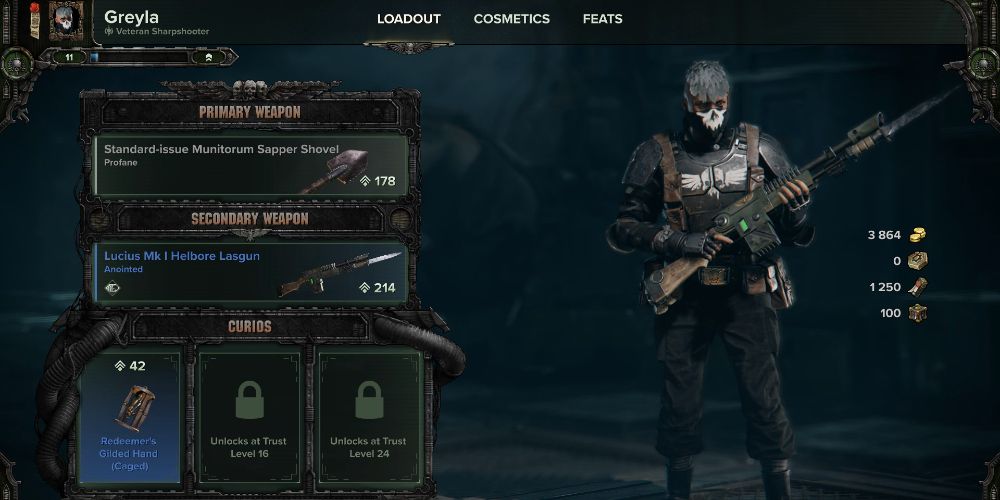1000x500 pixels.
Task: Select the Munitorum Sapper Shovel primary weapon
Action: click(250, 165)
